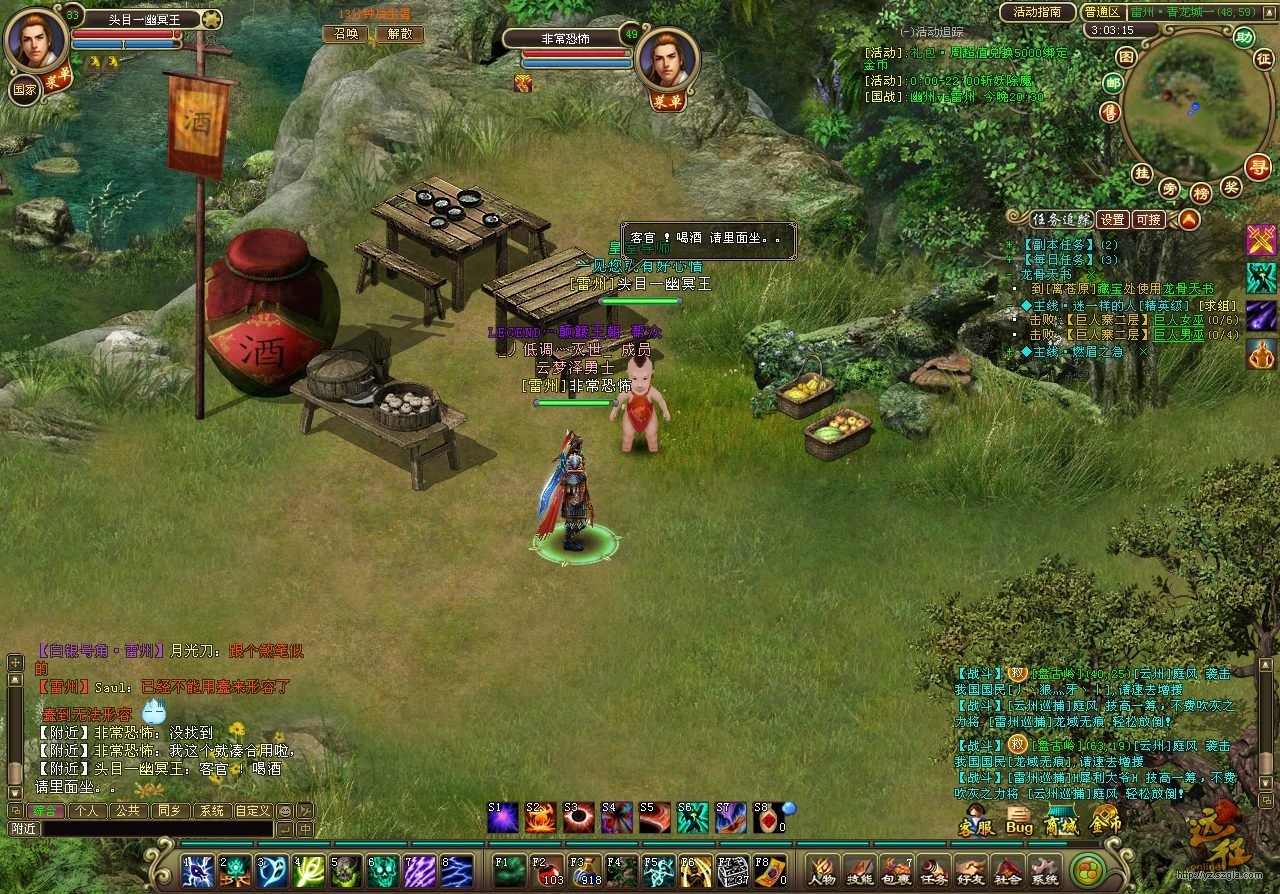Open the 技能 skills panel
Image resolution: width=1280 pixels, height=894 pixels.
859,871
